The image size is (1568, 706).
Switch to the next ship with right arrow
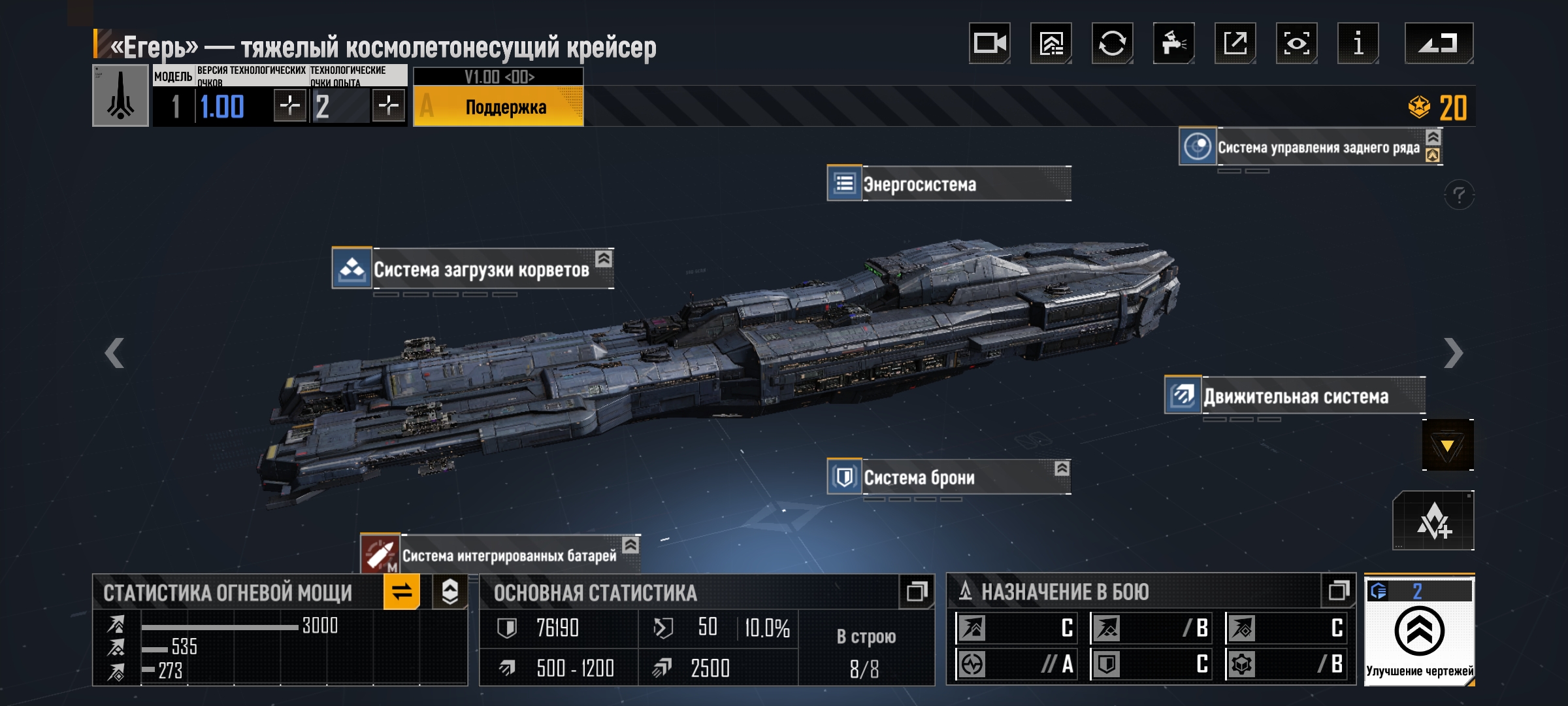pos(1453,353)
